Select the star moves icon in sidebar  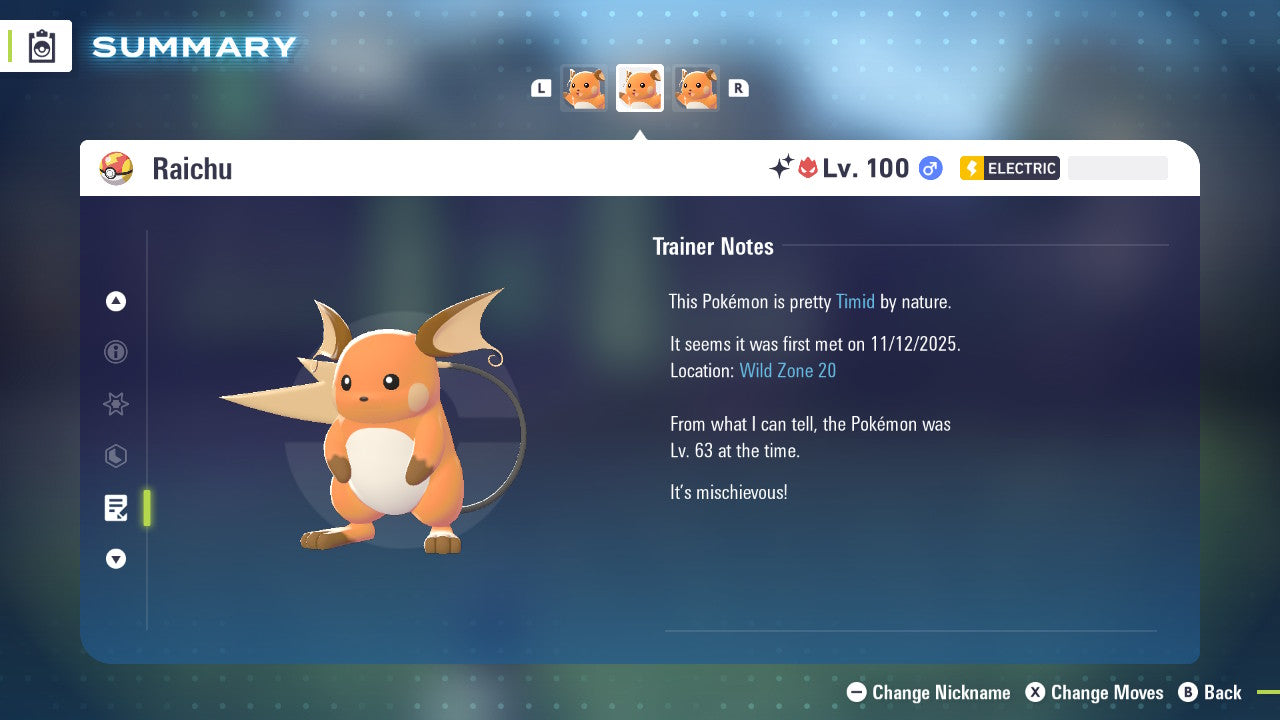click(x=115, y=404)
